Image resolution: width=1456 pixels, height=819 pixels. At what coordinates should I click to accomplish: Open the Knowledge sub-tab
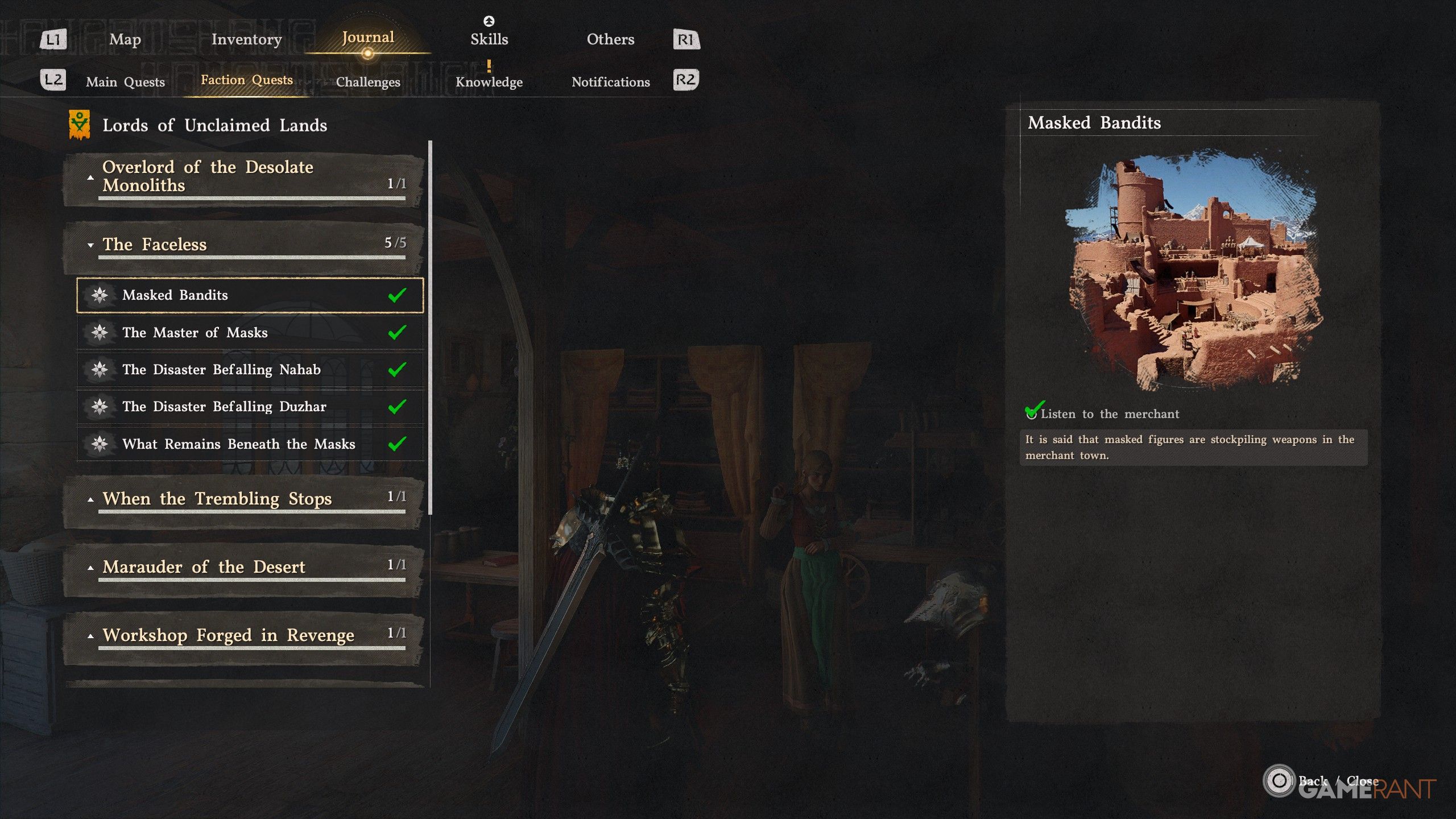click(489, 82)
